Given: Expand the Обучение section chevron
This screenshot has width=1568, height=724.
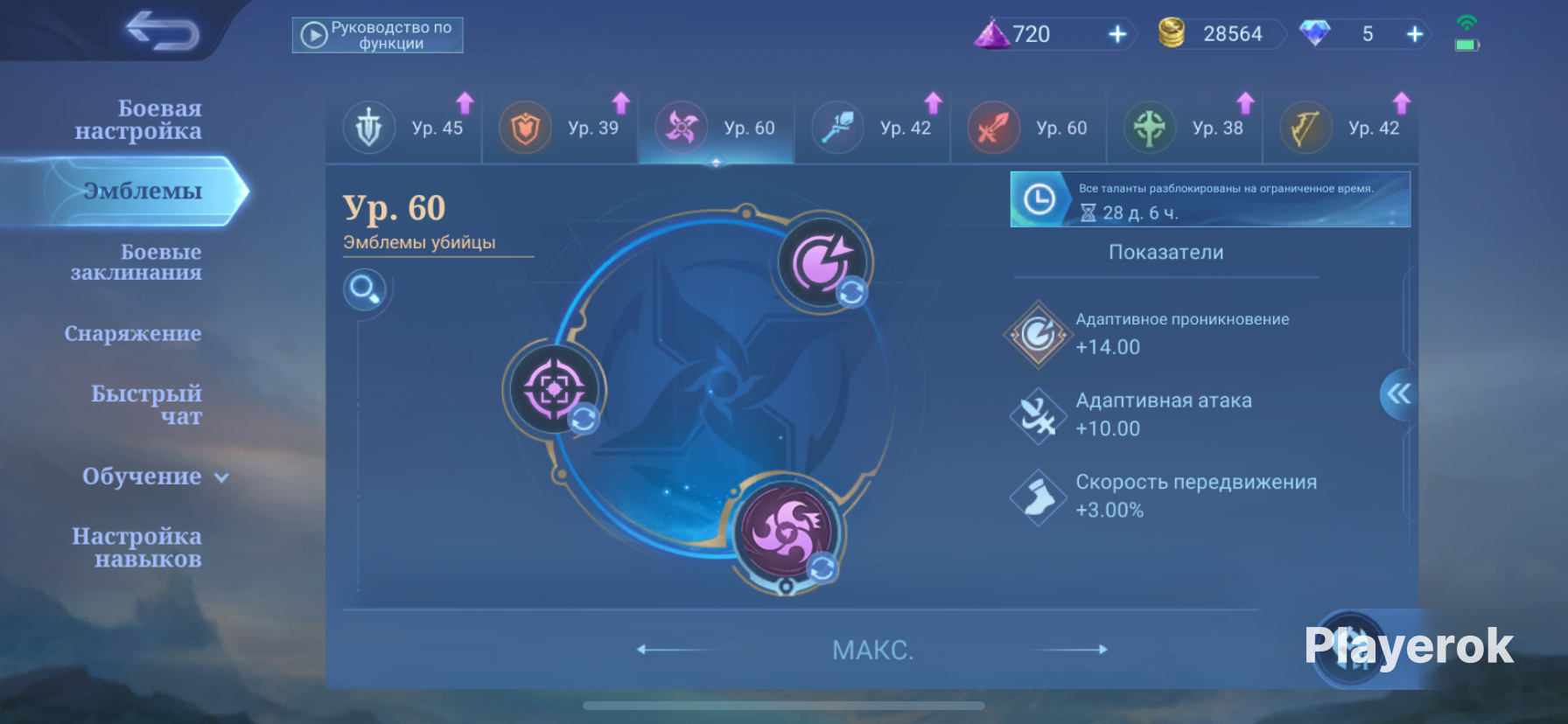Looking at the screenshot, I should pyautogui.click(x=221, y=478).
